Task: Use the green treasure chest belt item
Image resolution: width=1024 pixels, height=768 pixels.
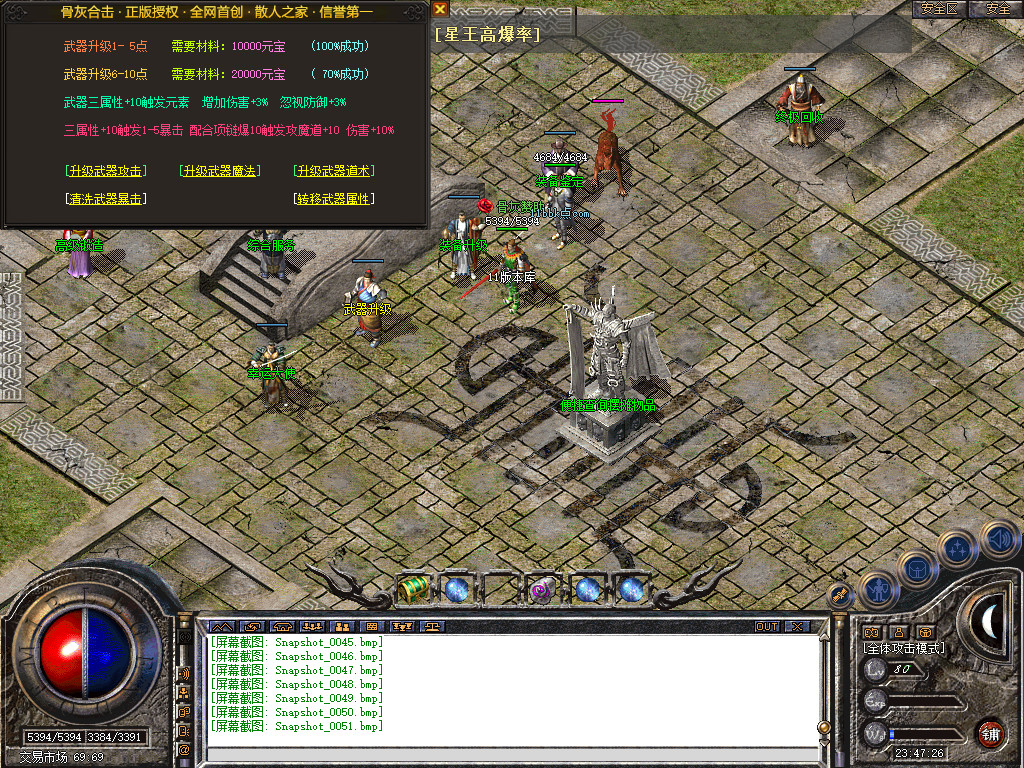Action: click(x=411, y=589)
